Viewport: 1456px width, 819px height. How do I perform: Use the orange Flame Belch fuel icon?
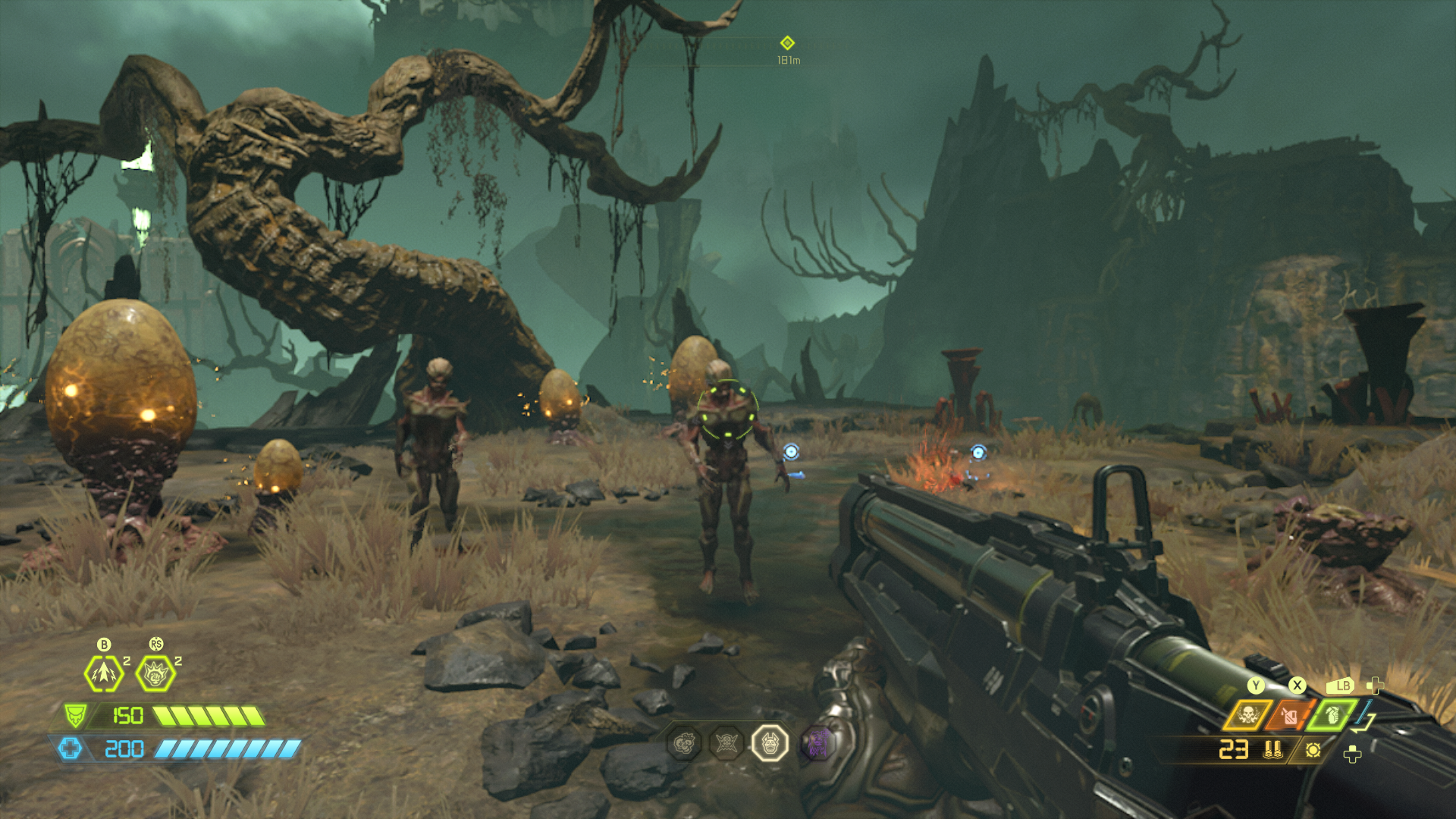(x=1290, y=715)
